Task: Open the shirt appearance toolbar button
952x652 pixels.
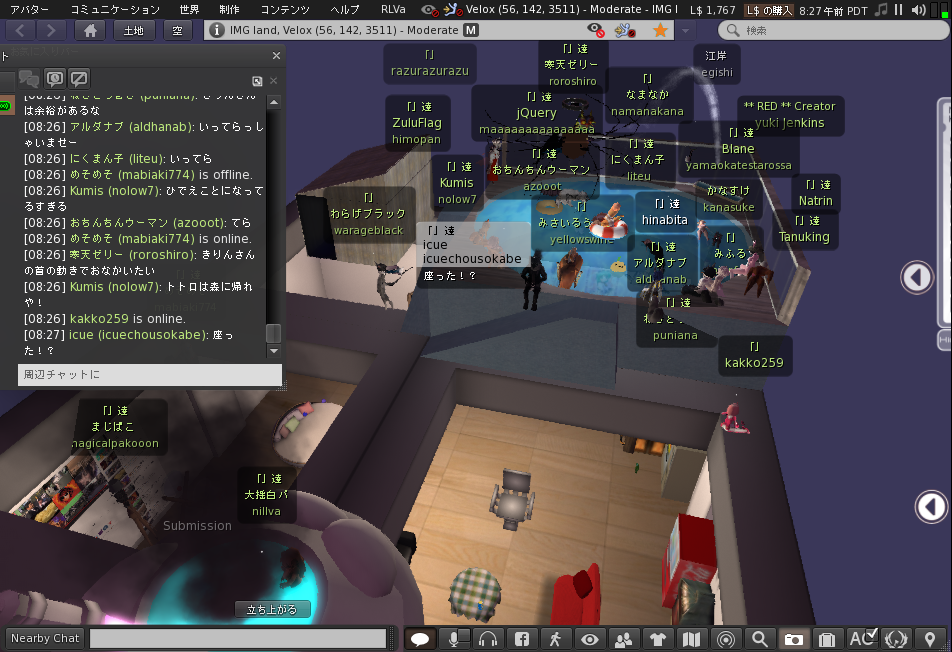Action: pos(658,639)
